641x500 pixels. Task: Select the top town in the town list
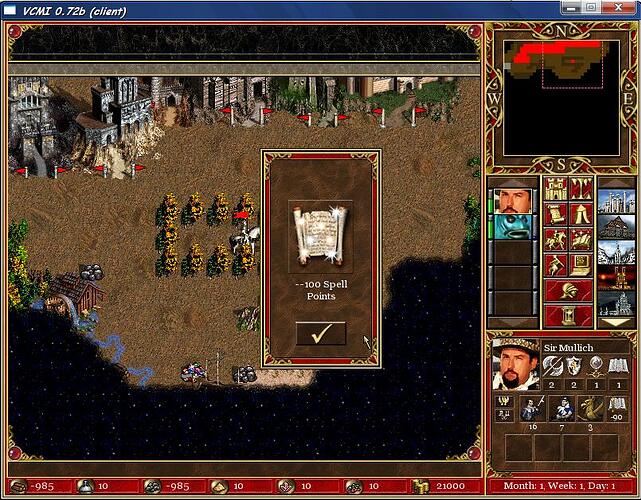click(616, 203)
